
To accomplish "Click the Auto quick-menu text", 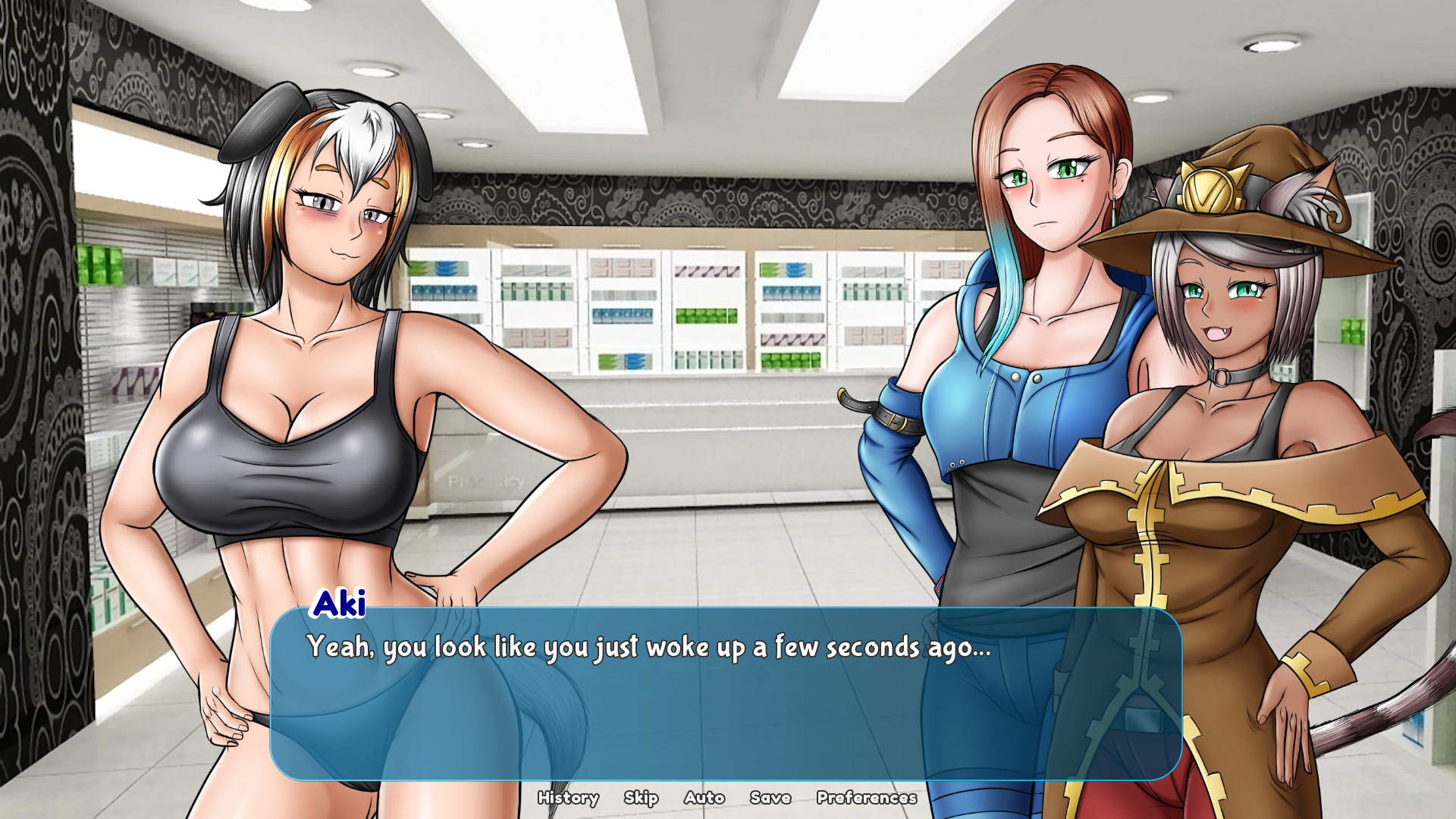I will pos(704,798).
